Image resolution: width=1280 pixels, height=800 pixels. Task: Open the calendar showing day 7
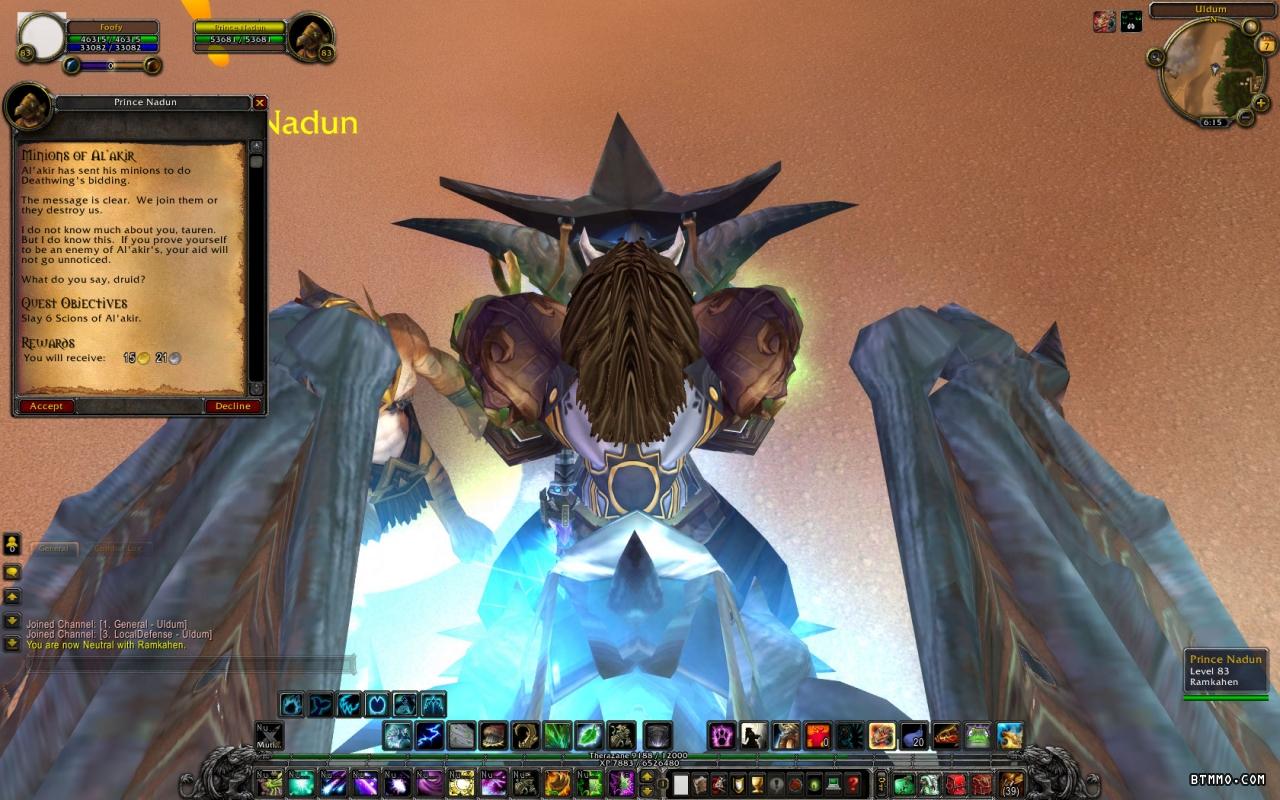click(x=1266, y=44)
